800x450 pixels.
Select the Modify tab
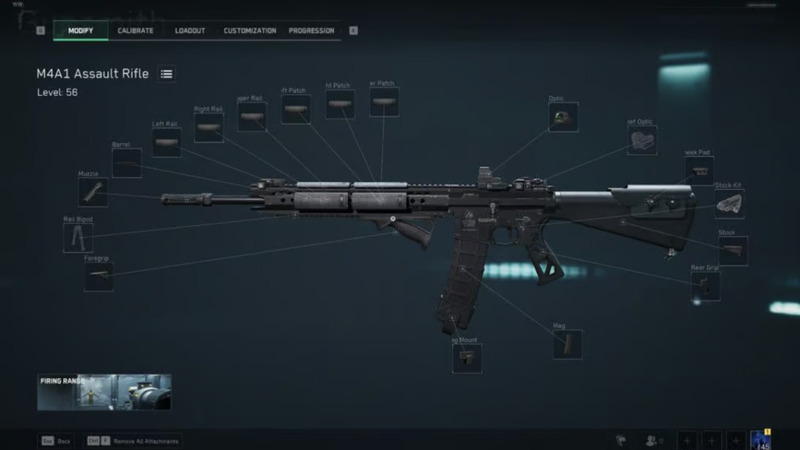coord(81,31)
